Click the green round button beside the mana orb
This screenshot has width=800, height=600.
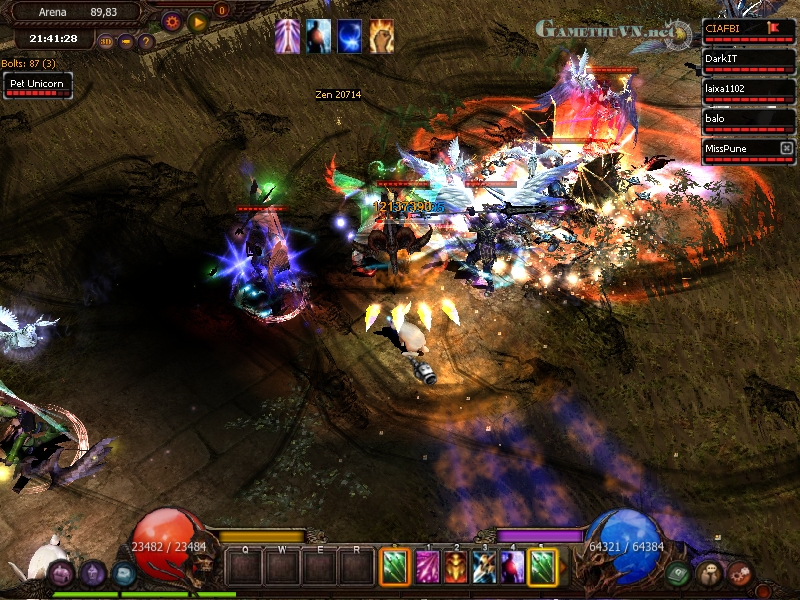678,573
